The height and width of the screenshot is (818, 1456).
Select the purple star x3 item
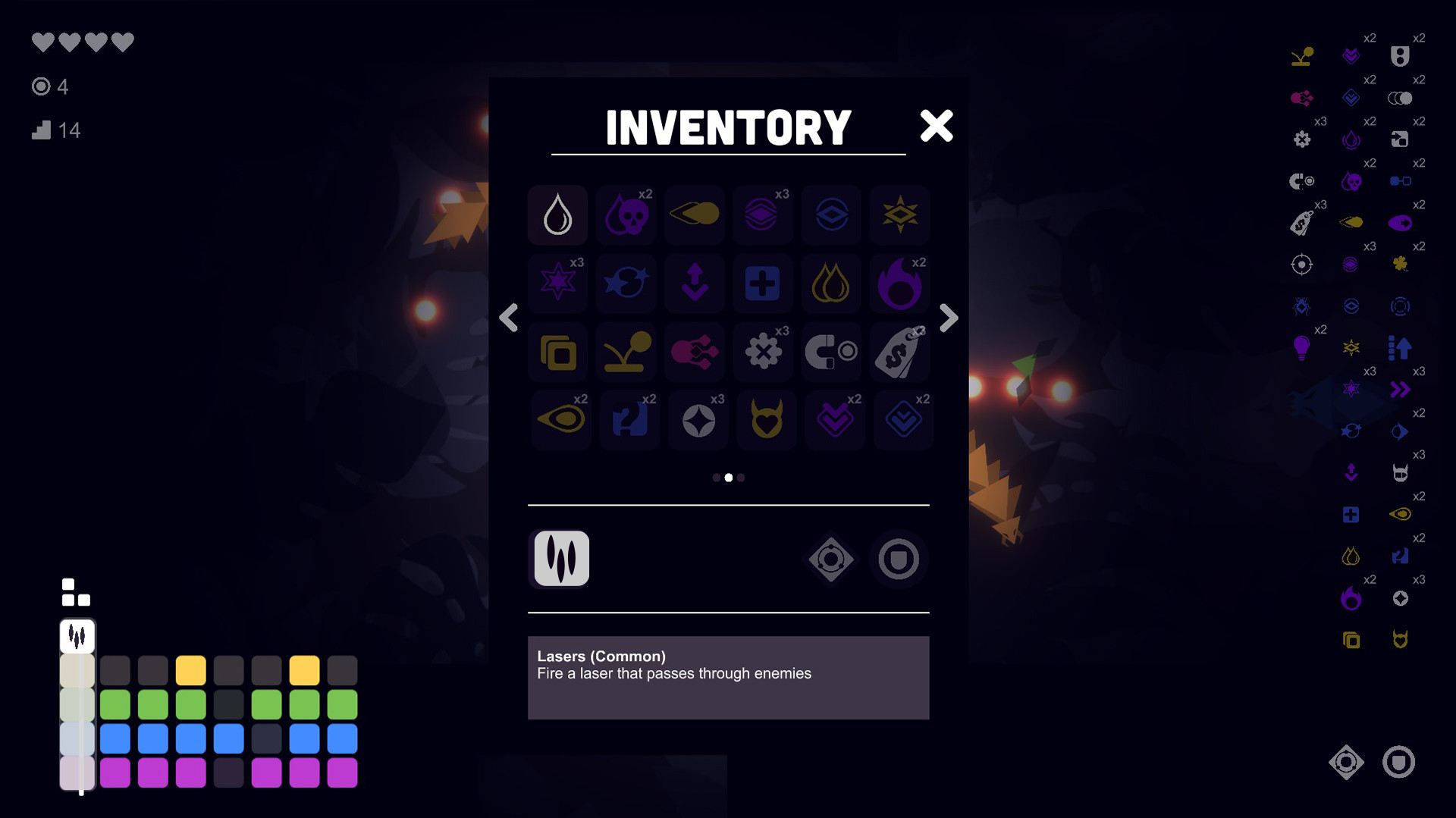tap(557, 284)
